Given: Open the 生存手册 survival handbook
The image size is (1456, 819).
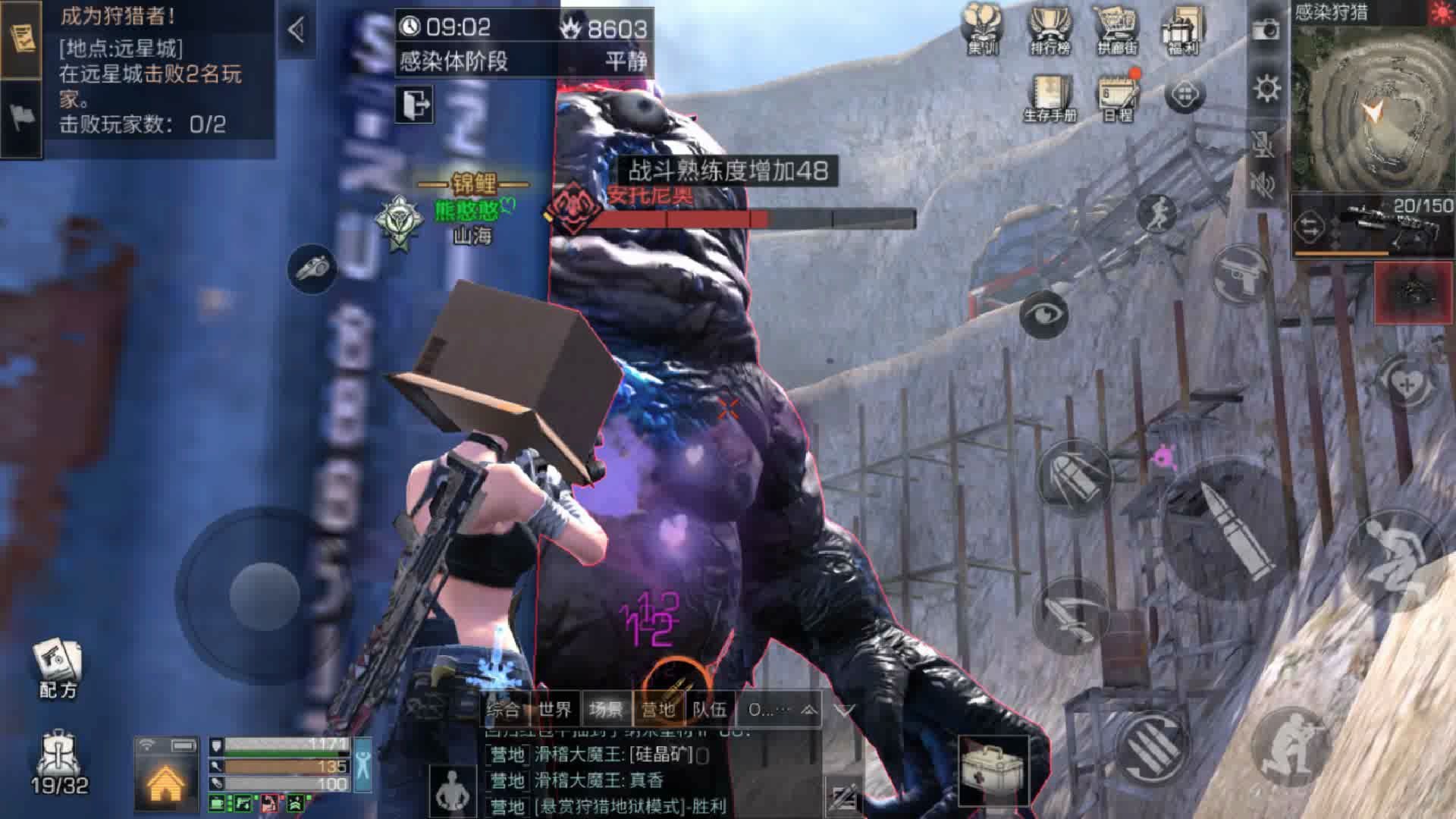Looking at the screenshot, I should point(1050,96).
